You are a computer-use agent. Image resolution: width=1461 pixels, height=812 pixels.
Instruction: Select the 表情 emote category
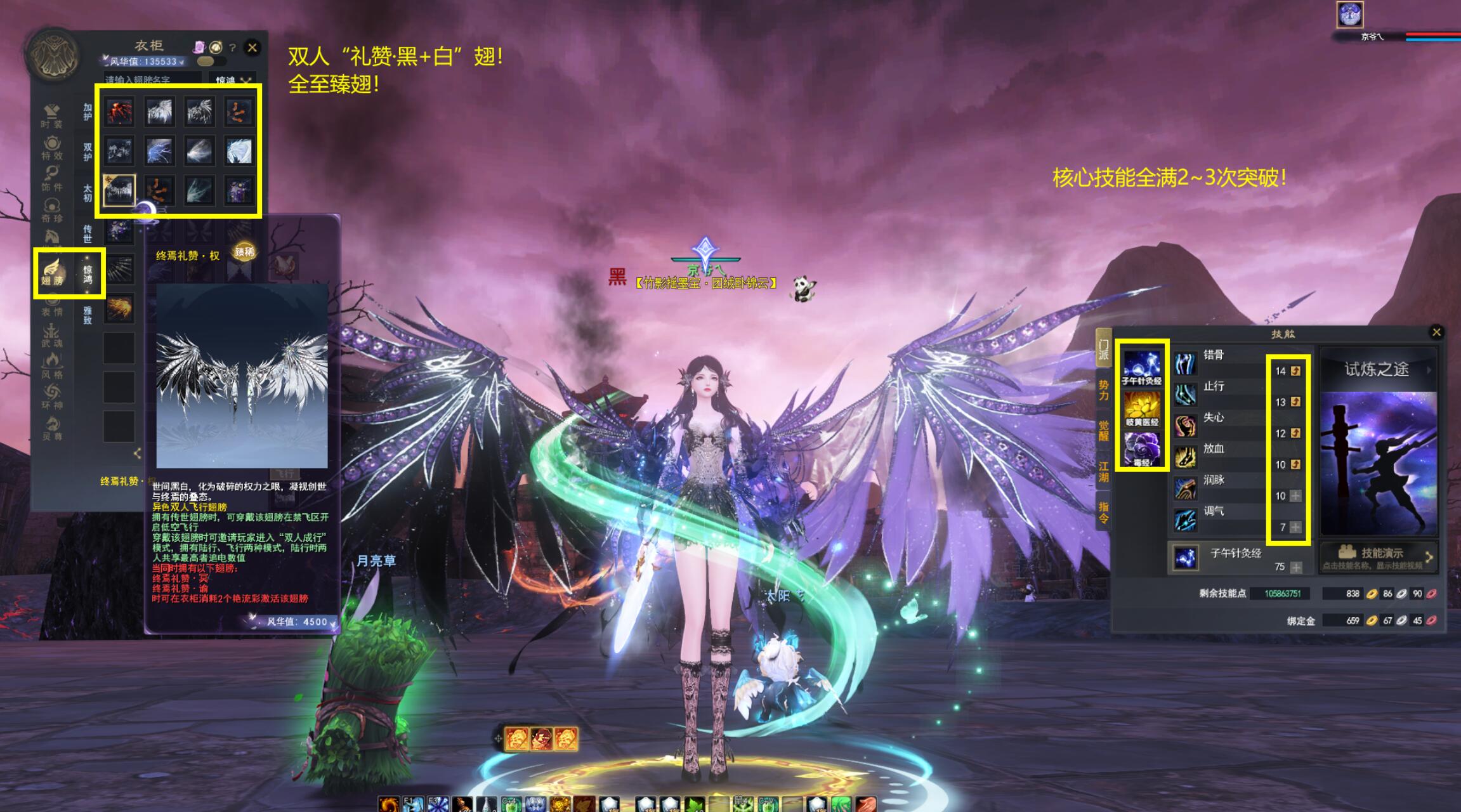(52, 306)
